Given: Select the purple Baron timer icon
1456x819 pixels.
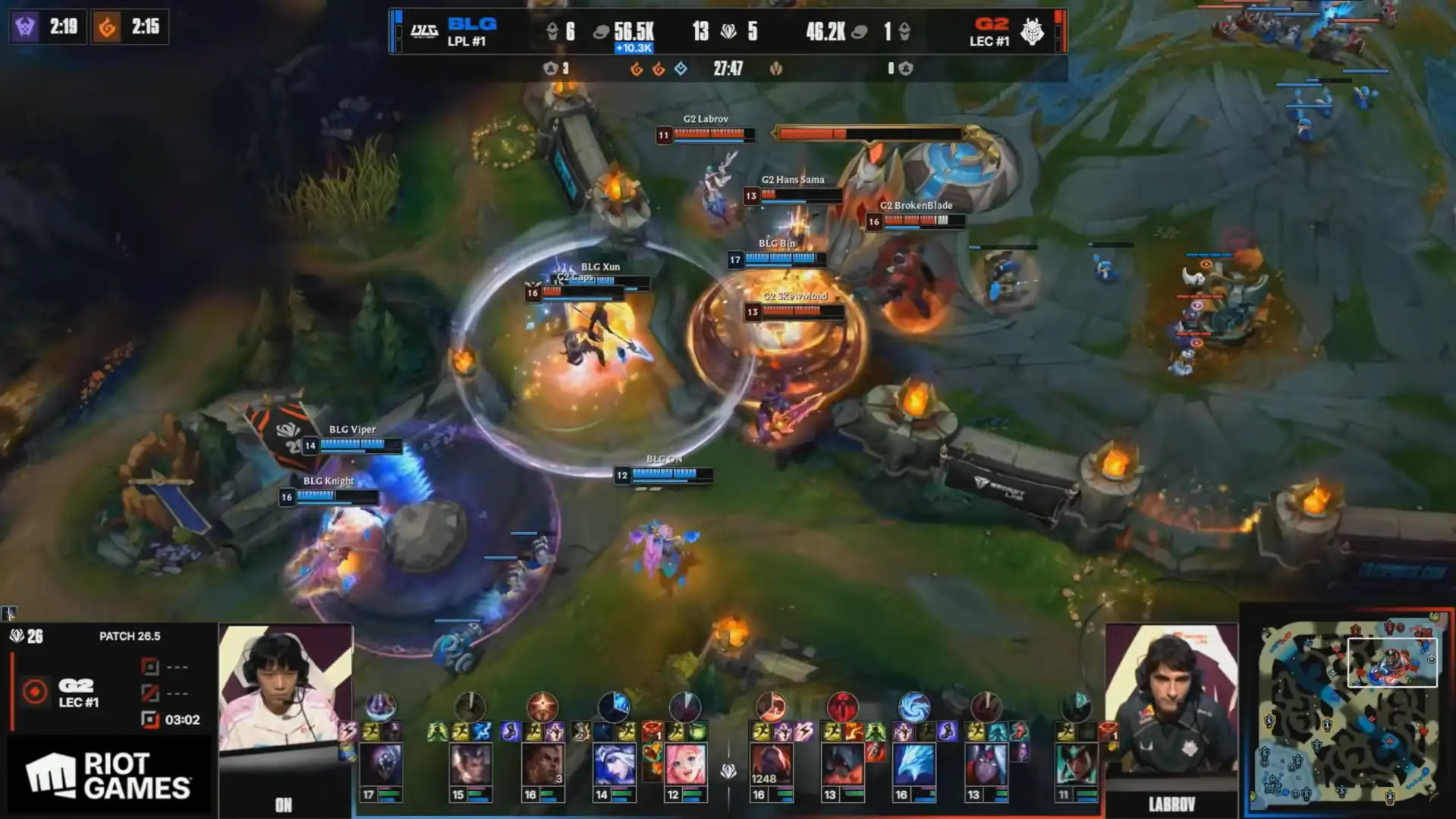Looking at the screenshot, I should click(25, 27).
